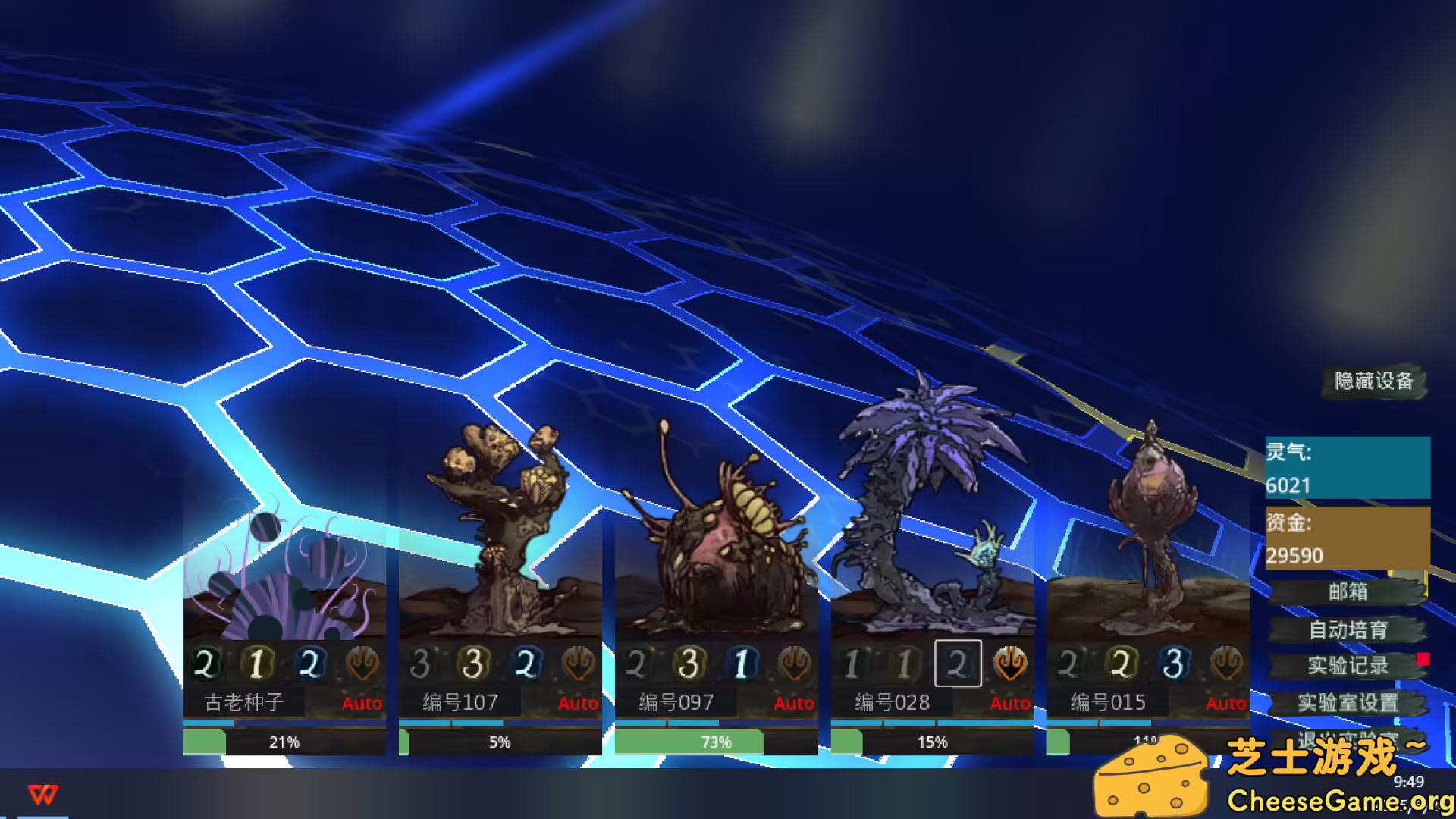Image resolution: width=1456 pixels, height=819 pixels.
Task: Start 自动培育 auto breeding
Action: tap(1348, 630)
